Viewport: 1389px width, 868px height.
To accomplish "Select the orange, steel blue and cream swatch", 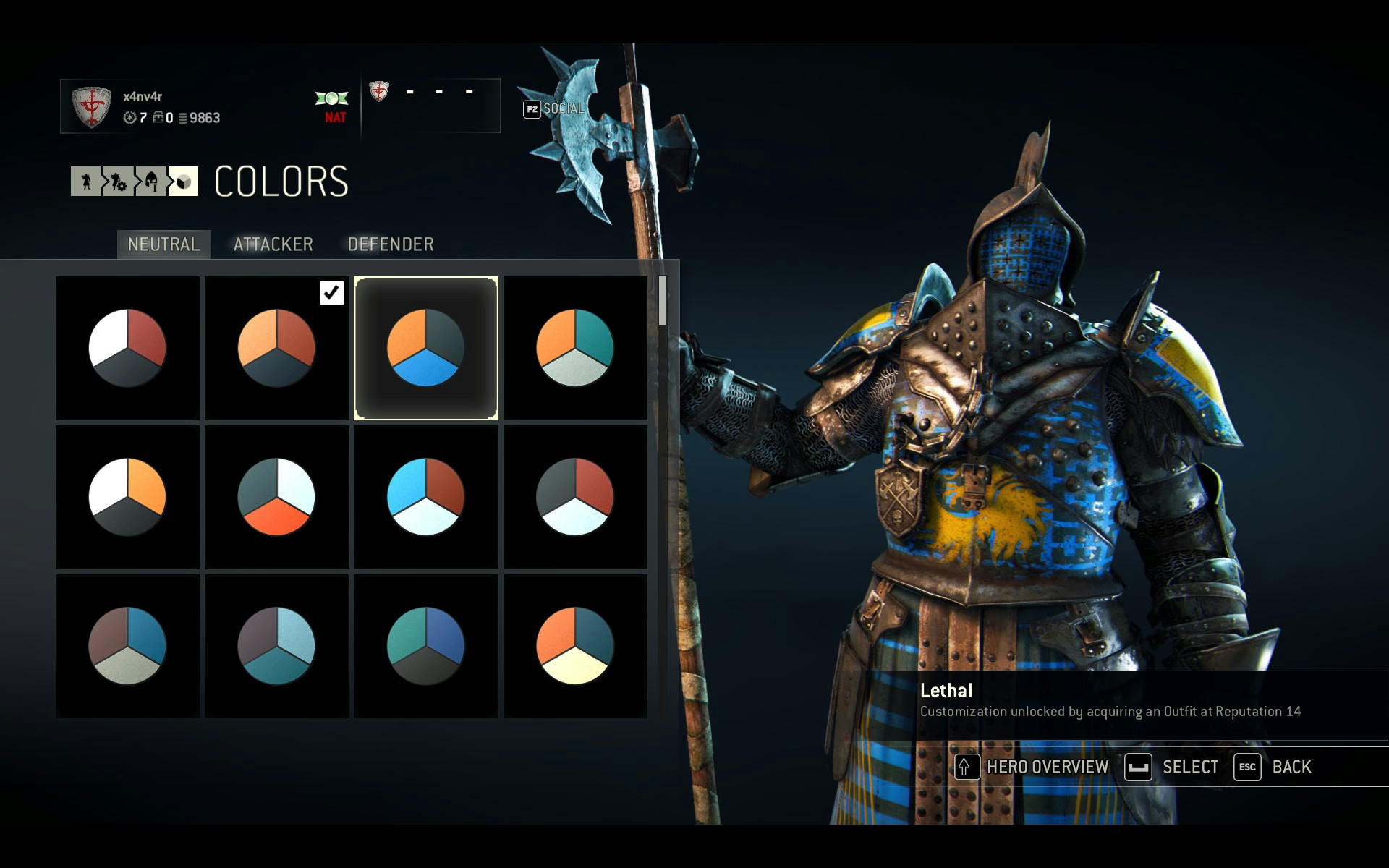I will tap(575, 646).
